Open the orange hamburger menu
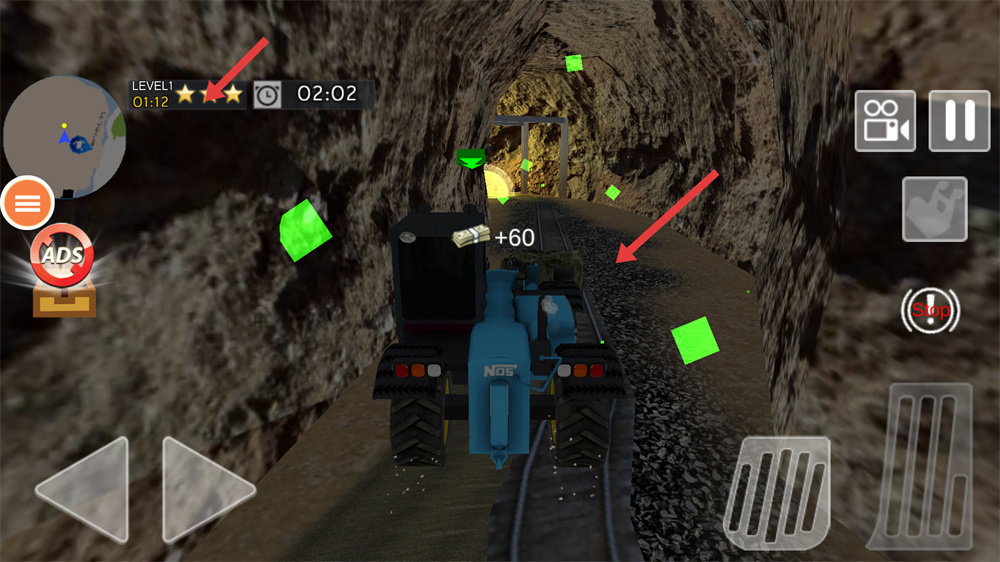Viewport: 1000px width, 562px height. tap(29, 203)
